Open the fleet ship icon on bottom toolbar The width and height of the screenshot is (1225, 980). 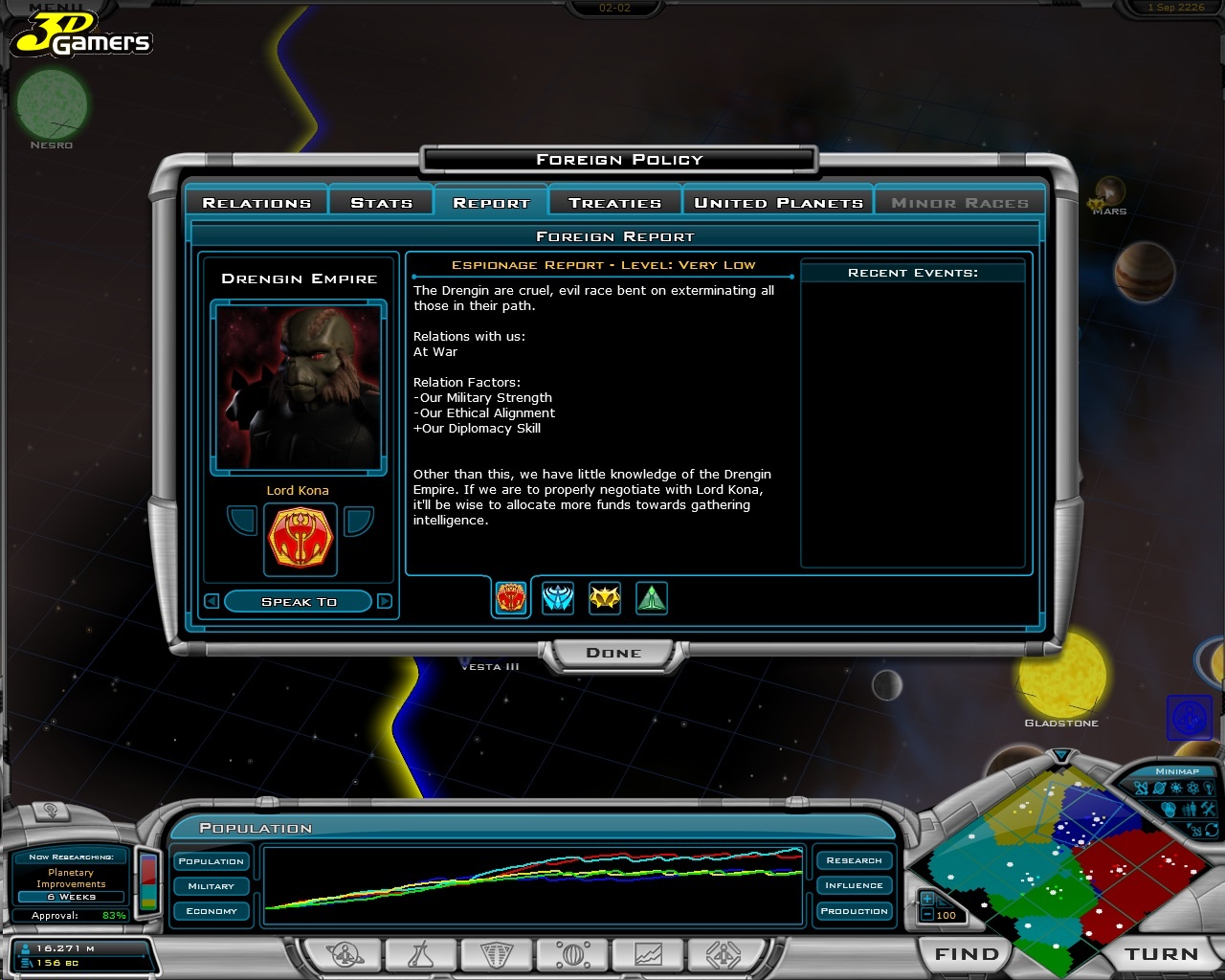[724, 954]
